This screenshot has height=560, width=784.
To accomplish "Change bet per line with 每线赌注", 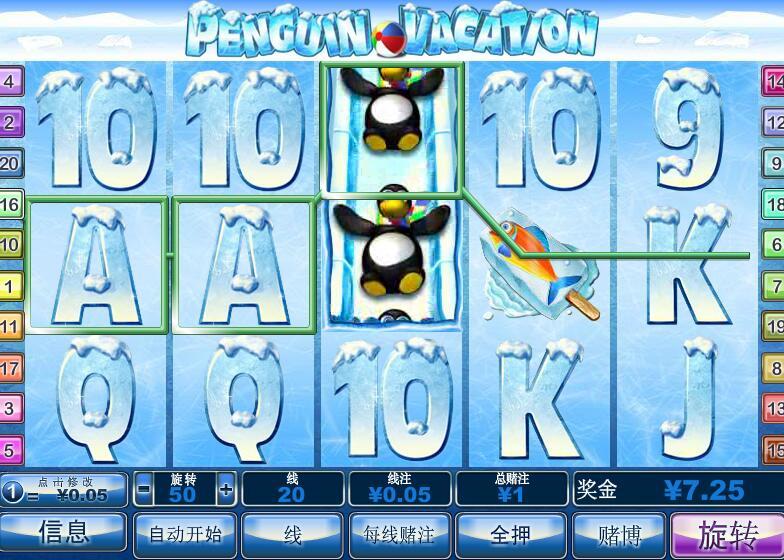I will point(398,533).
